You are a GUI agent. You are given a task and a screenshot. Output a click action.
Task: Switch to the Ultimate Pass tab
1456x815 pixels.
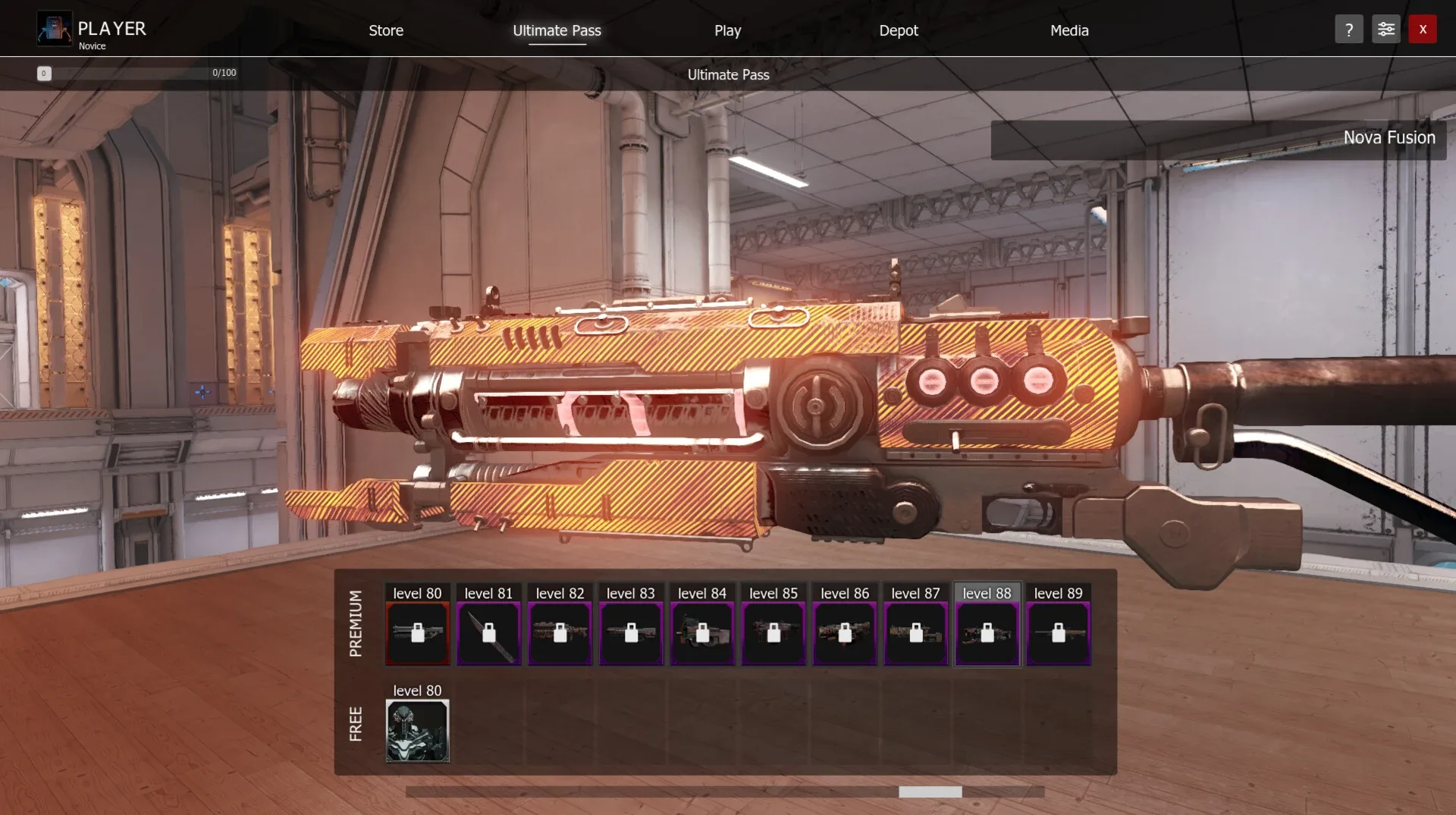coord(557,30)
